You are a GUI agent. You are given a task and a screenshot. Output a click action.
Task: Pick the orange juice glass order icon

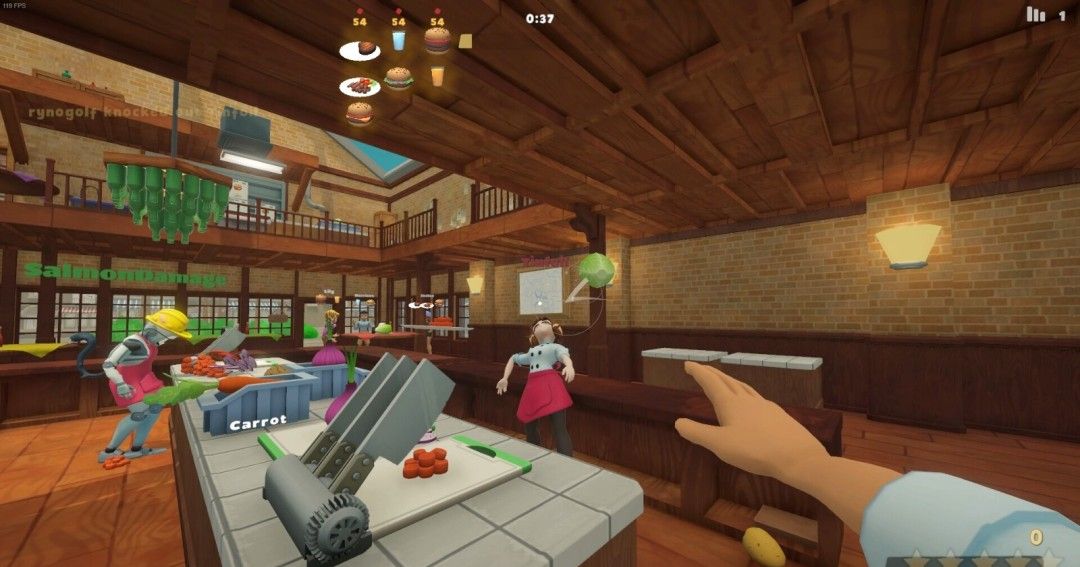[437, 75]
